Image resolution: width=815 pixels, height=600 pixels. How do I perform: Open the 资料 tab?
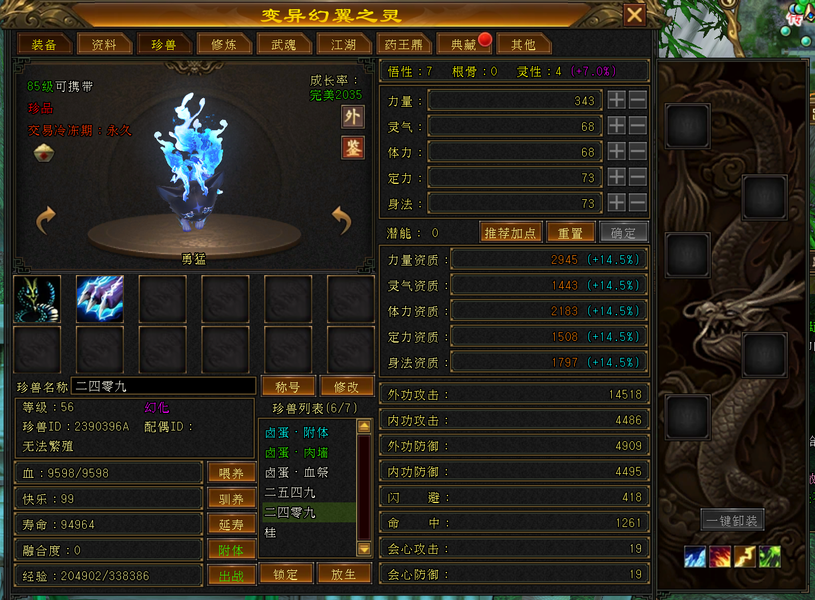coord(104,45)
